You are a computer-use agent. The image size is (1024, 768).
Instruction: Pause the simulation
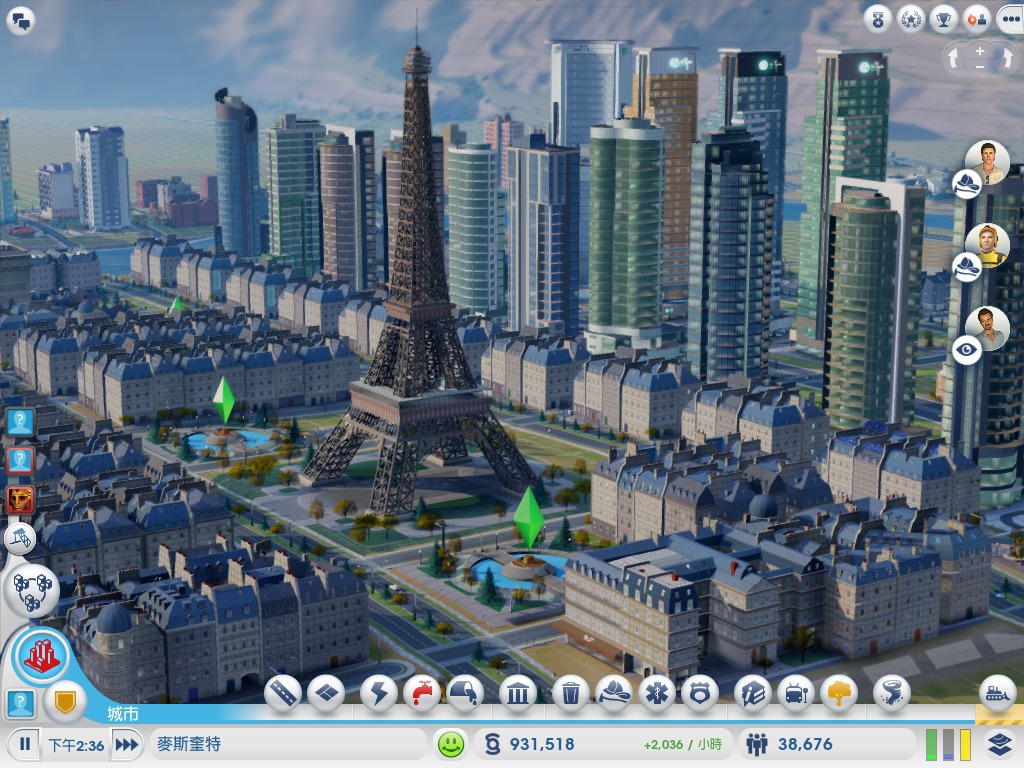[23, 744]
